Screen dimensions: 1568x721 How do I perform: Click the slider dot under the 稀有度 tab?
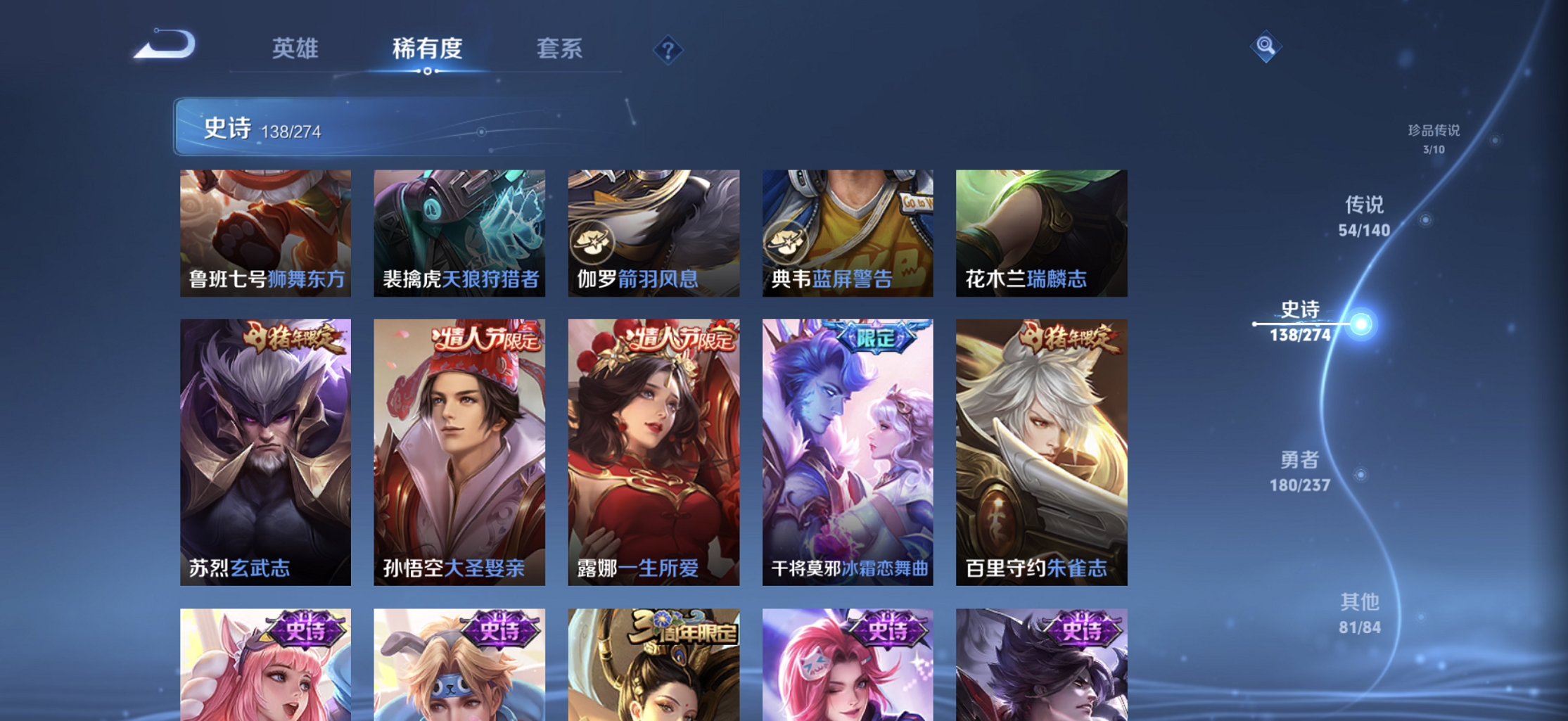click(x=428, y=71)
